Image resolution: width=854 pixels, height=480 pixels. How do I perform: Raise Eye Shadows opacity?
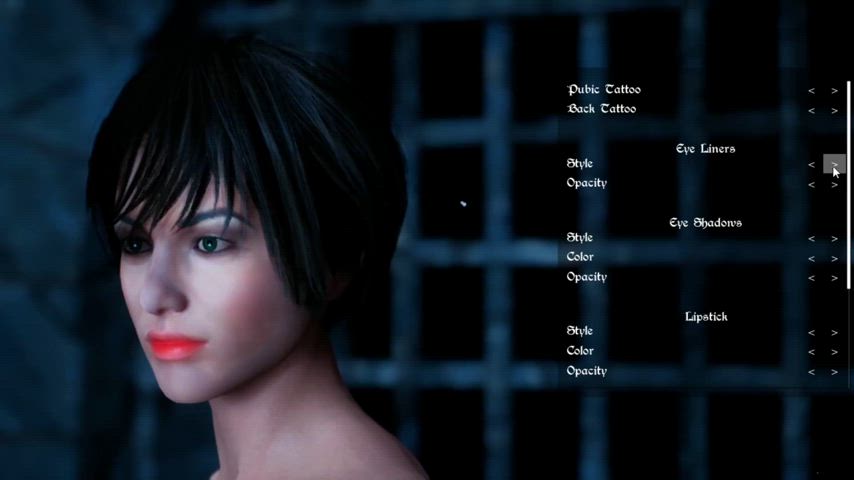[835, 279]
